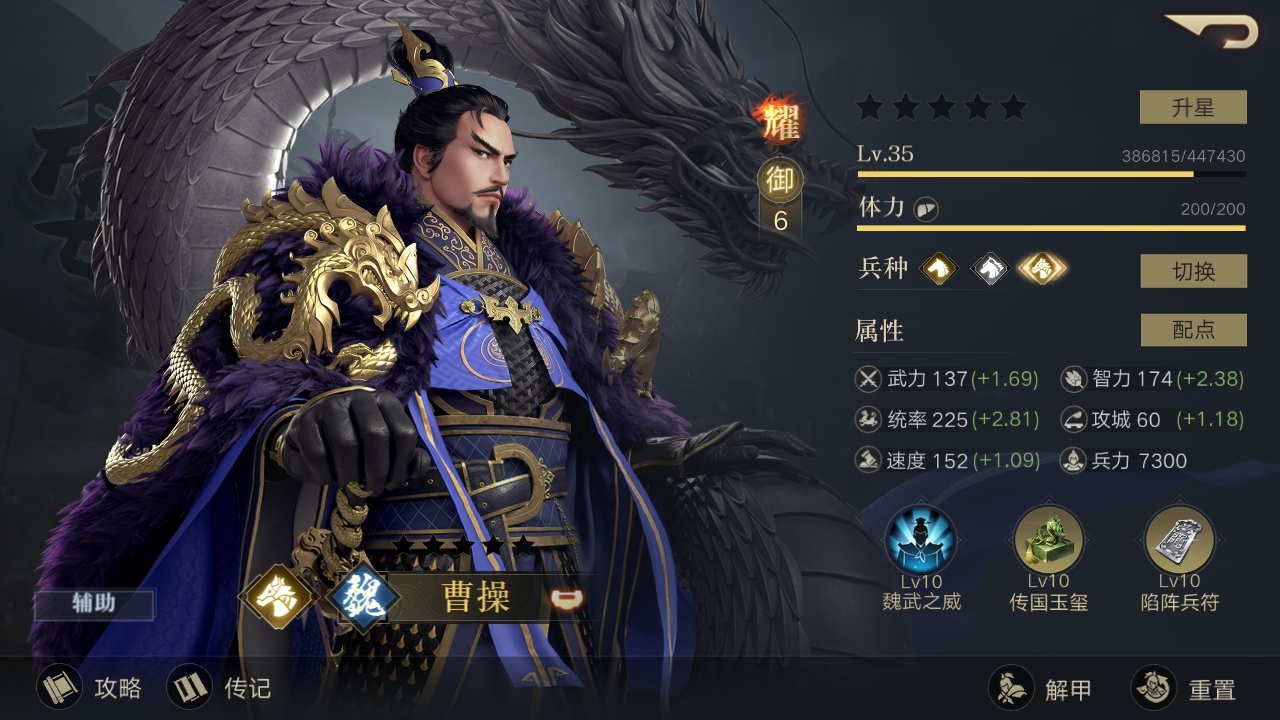Select the 御 rank badge
The height and width of the screenshot is (720, 1280).
(x=780, y=181)
